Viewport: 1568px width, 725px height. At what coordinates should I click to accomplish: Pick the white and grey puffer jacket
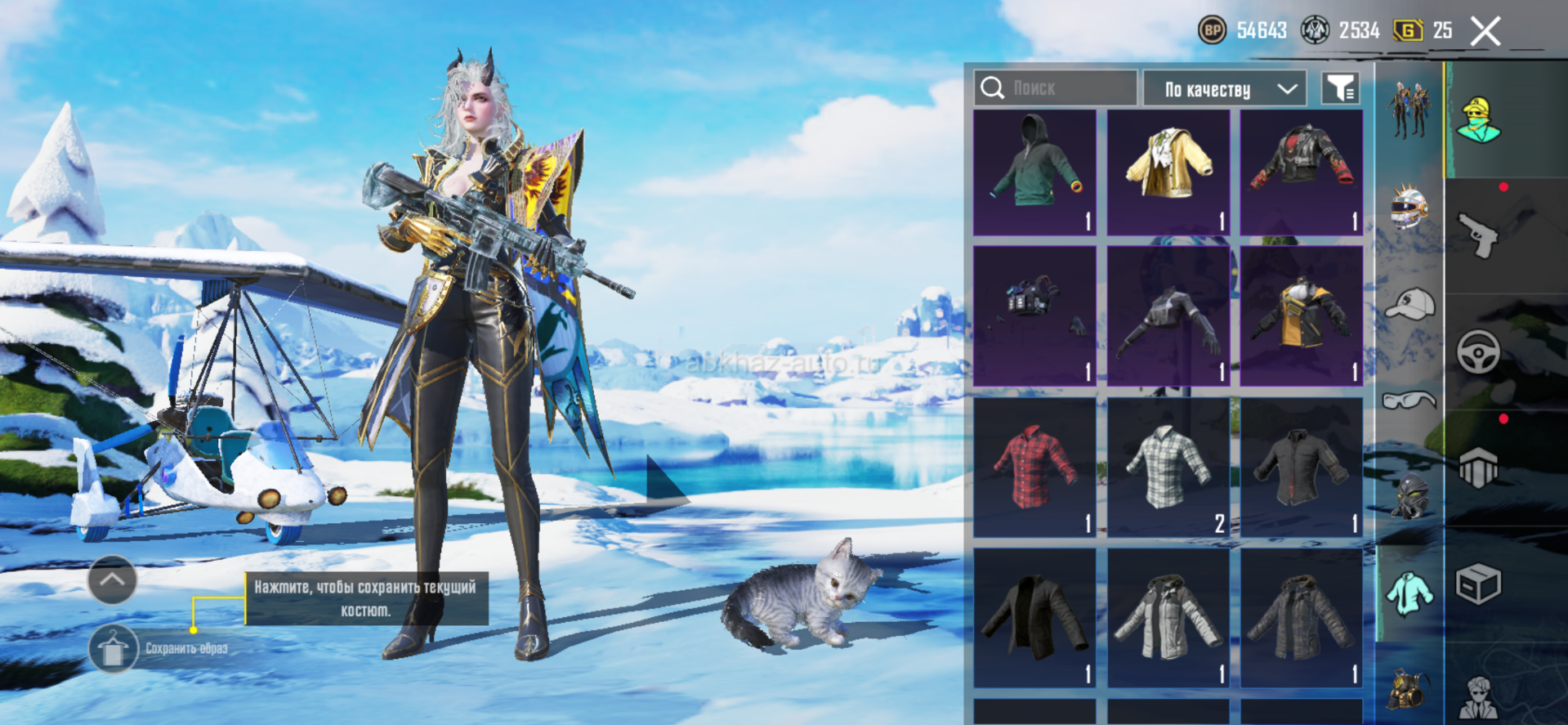pyautogui.click(x=1168, y=617)
